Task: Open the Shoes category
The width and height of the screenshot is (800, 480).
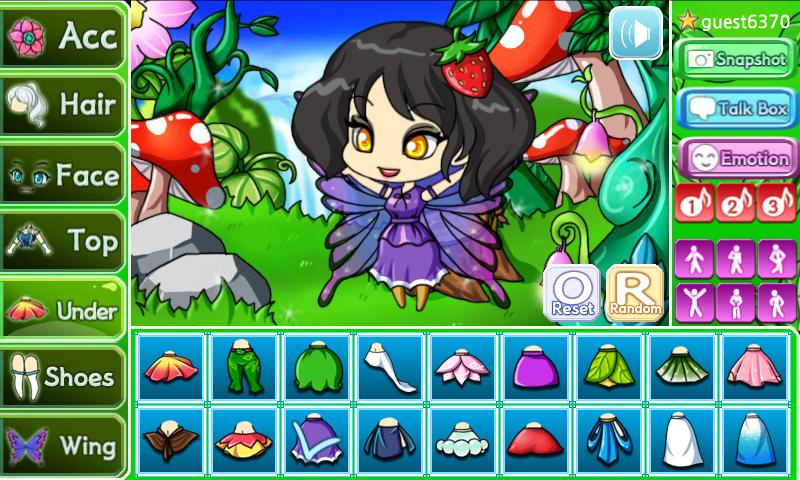Action: pyautogui.click(x=62, y=376)
